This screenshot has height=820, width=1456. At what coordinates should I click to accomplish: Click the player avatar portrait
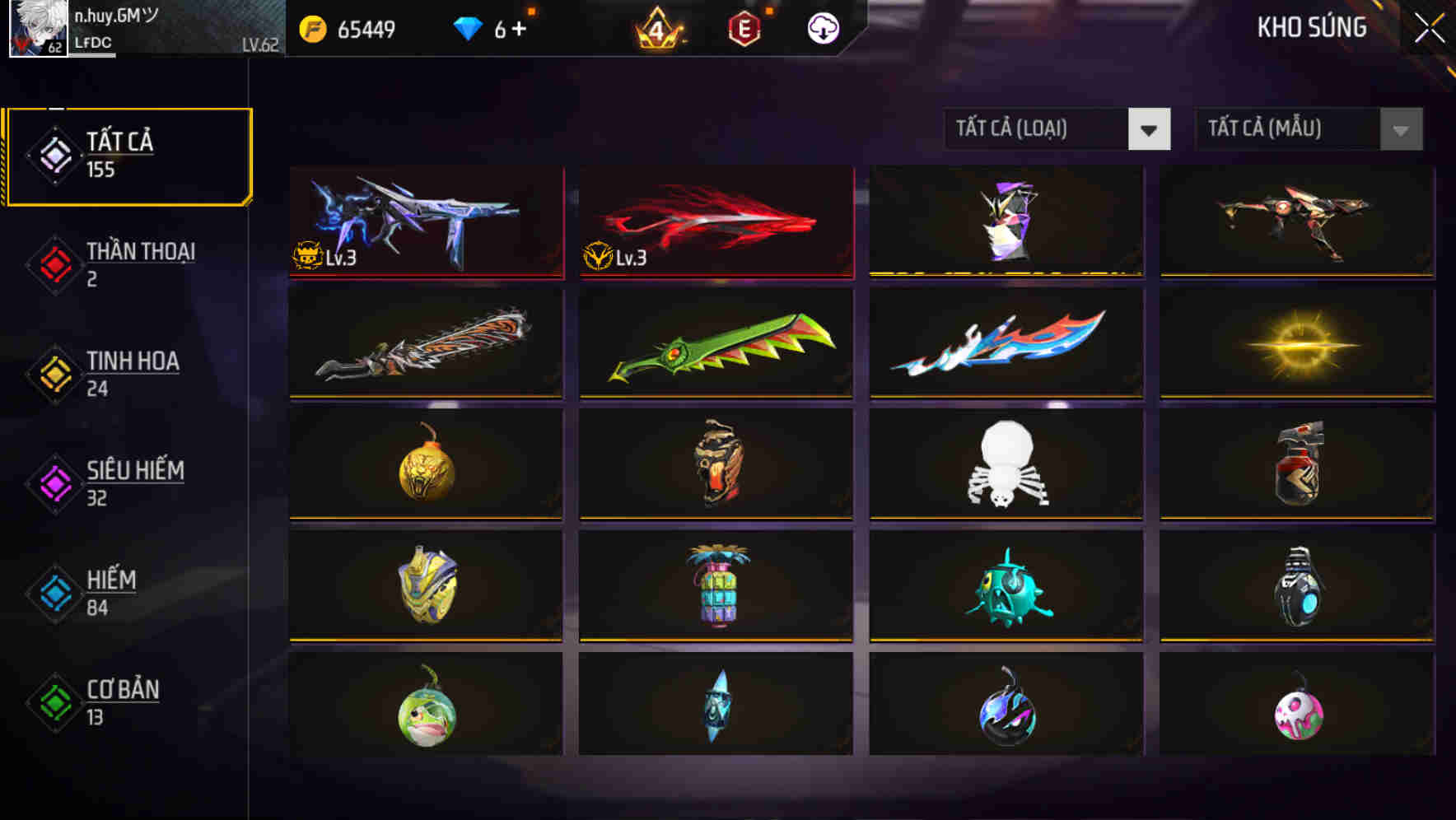pos(33,30)
